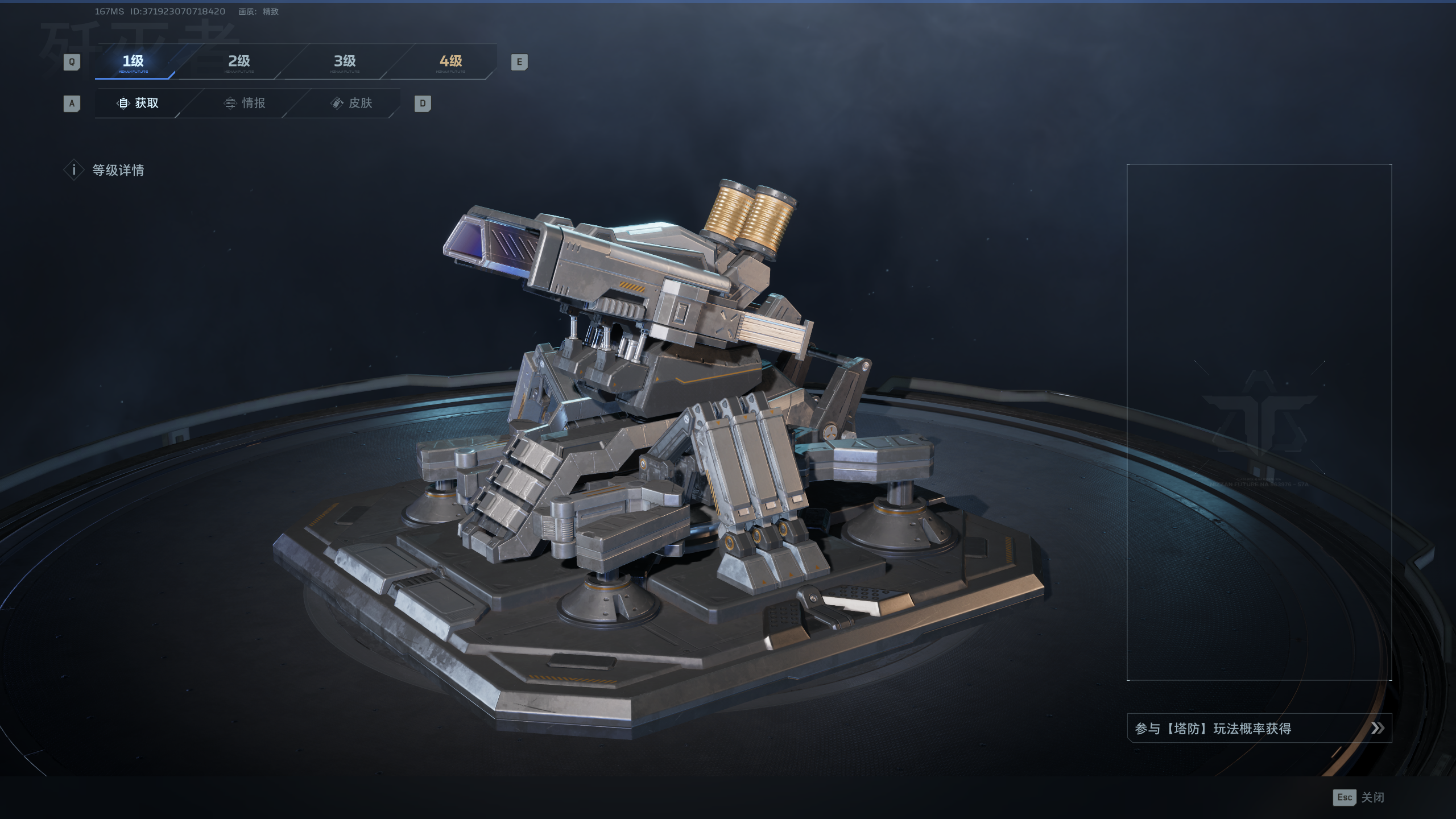Select the 2级 level tab
Viewport: 1456px width, 819px height.
pyautogui.click(x=239, y=61)
